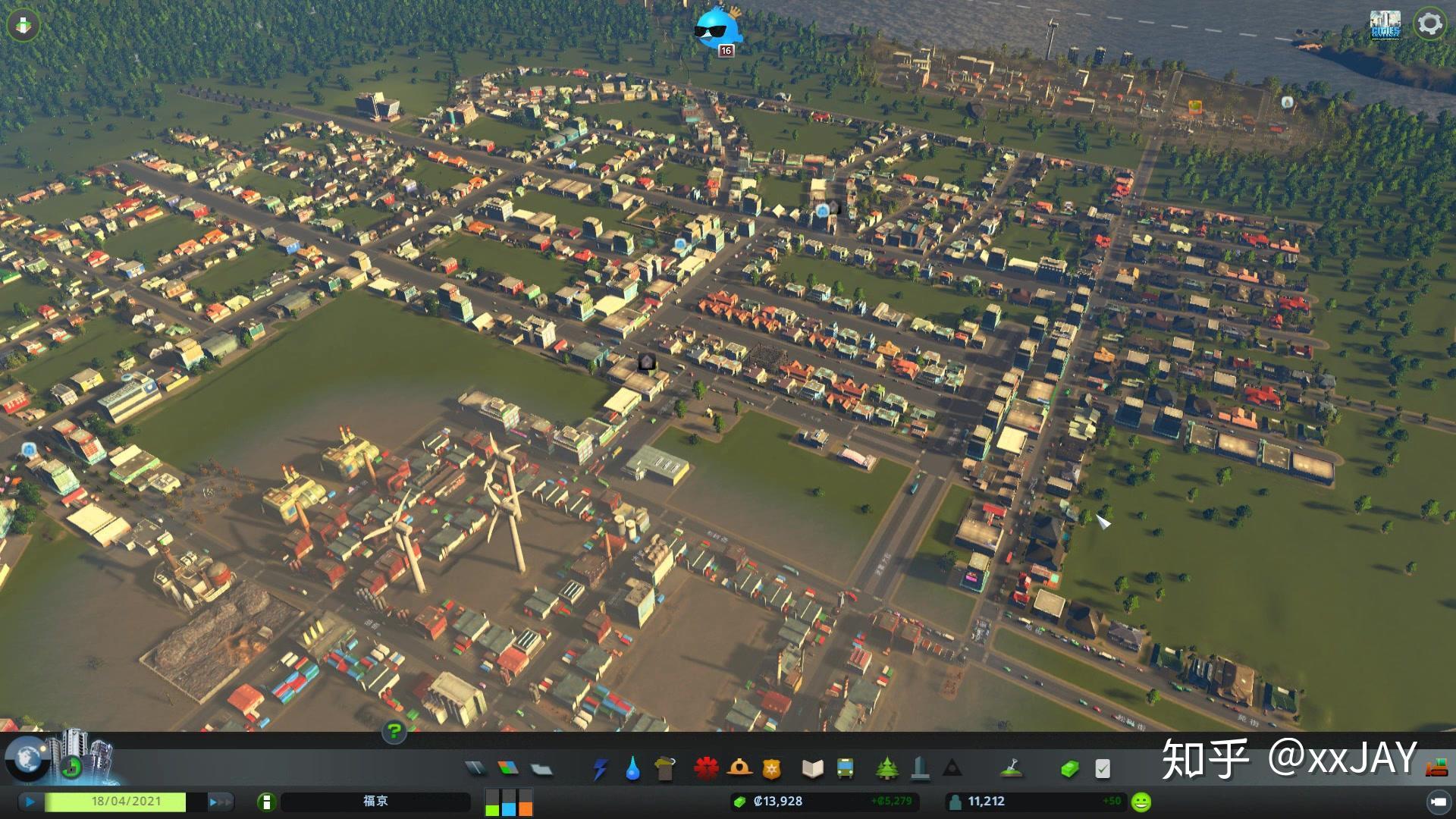The width and height of the screenshot is (1456, 819).
Task: Open the Electricity lightning bolt menu
Action: (600, 769)
